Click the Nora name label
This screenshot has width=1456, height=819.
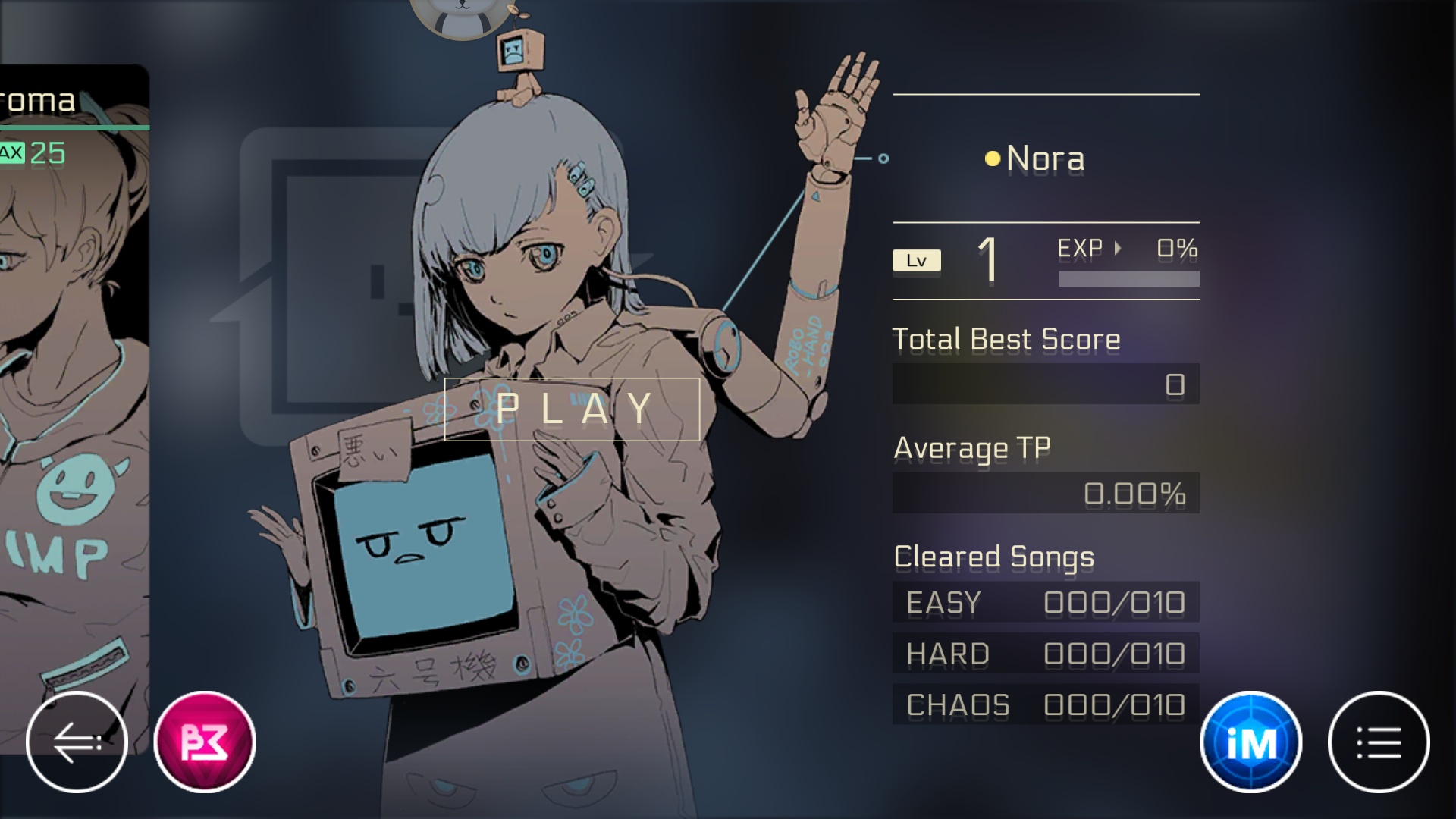1045,158
